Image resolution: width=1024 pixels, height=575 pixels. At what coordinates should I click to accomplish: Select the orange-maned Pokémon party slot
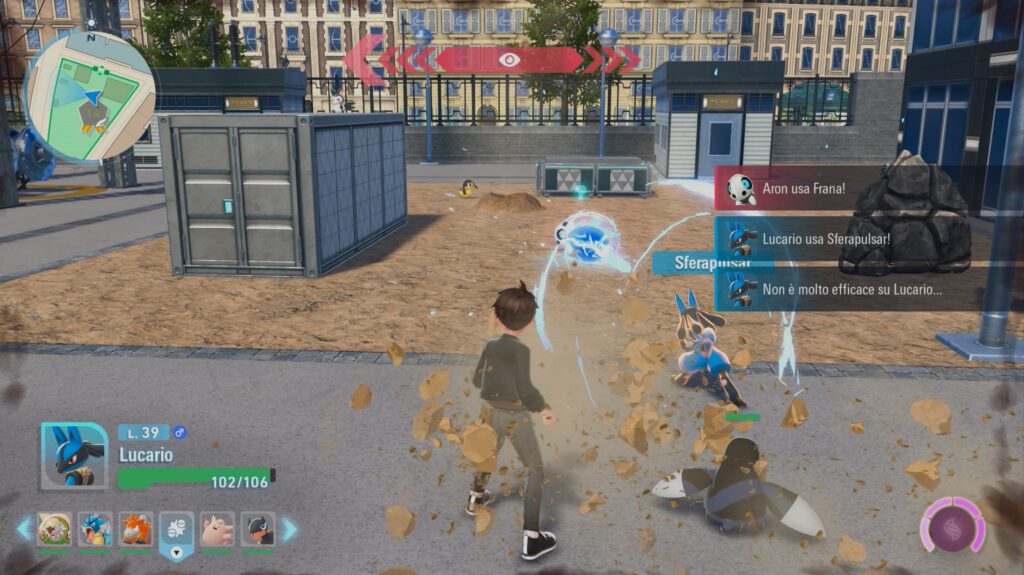pos(136,528)
